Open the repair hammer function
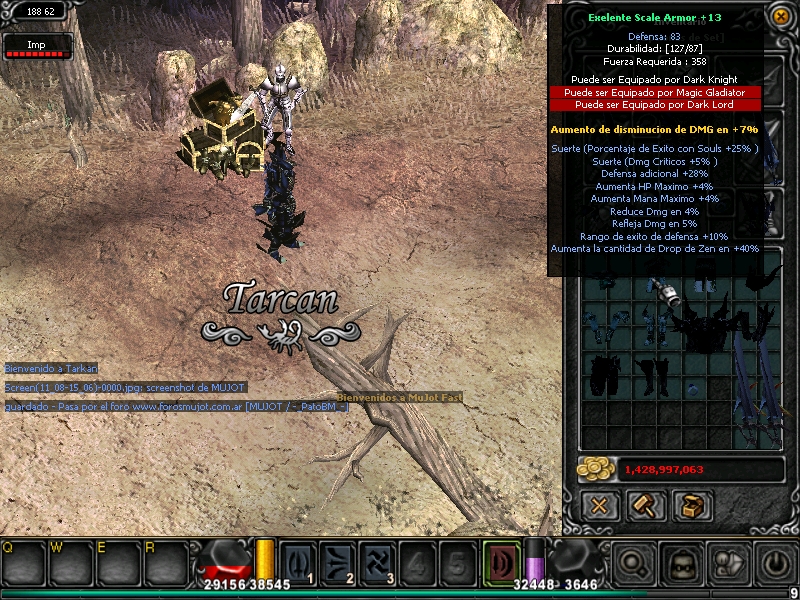 click(646, 505)
